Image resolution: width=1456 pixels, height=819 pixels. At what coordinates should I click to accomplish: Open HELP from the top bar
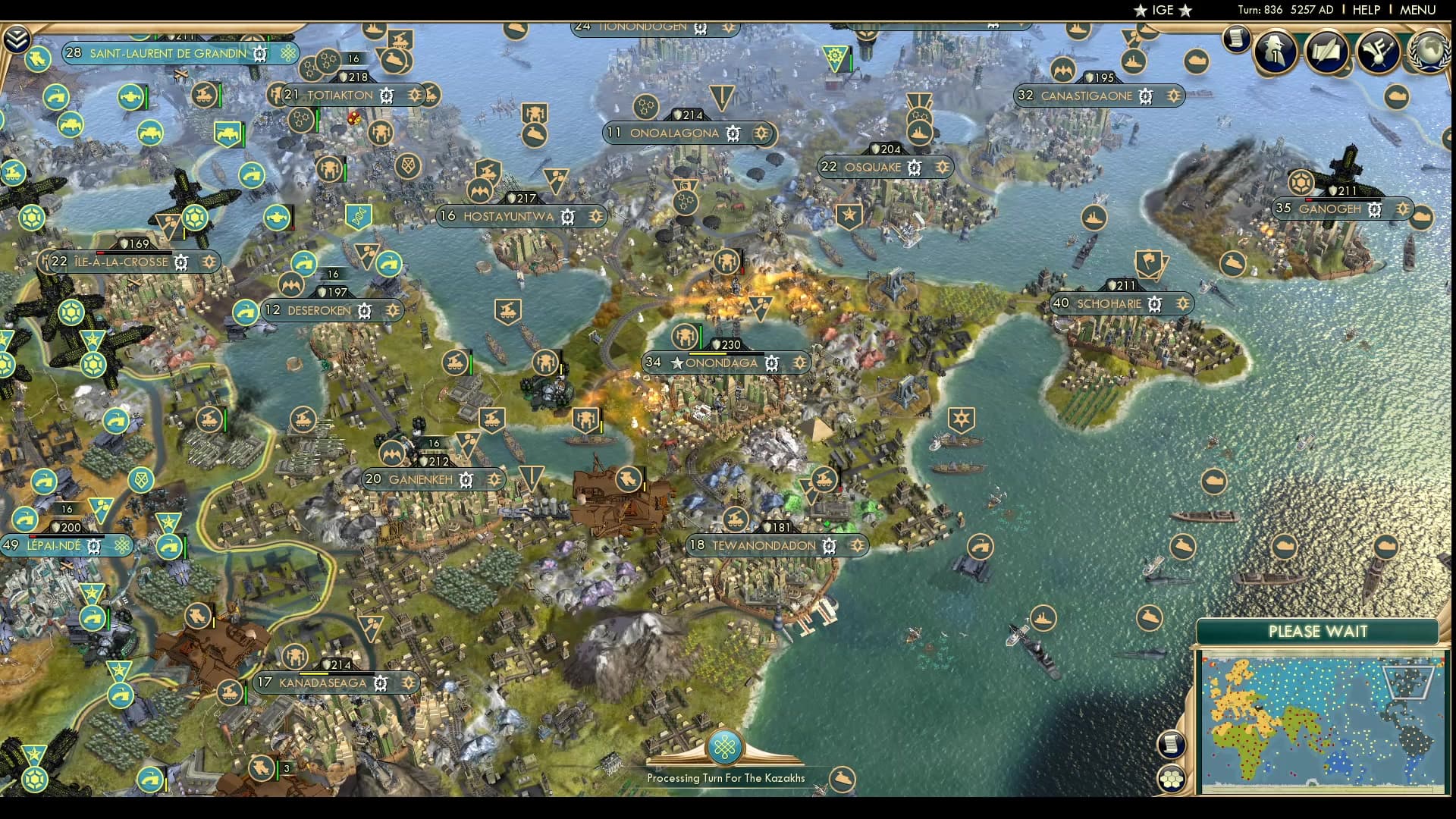tap(1365, 10)
